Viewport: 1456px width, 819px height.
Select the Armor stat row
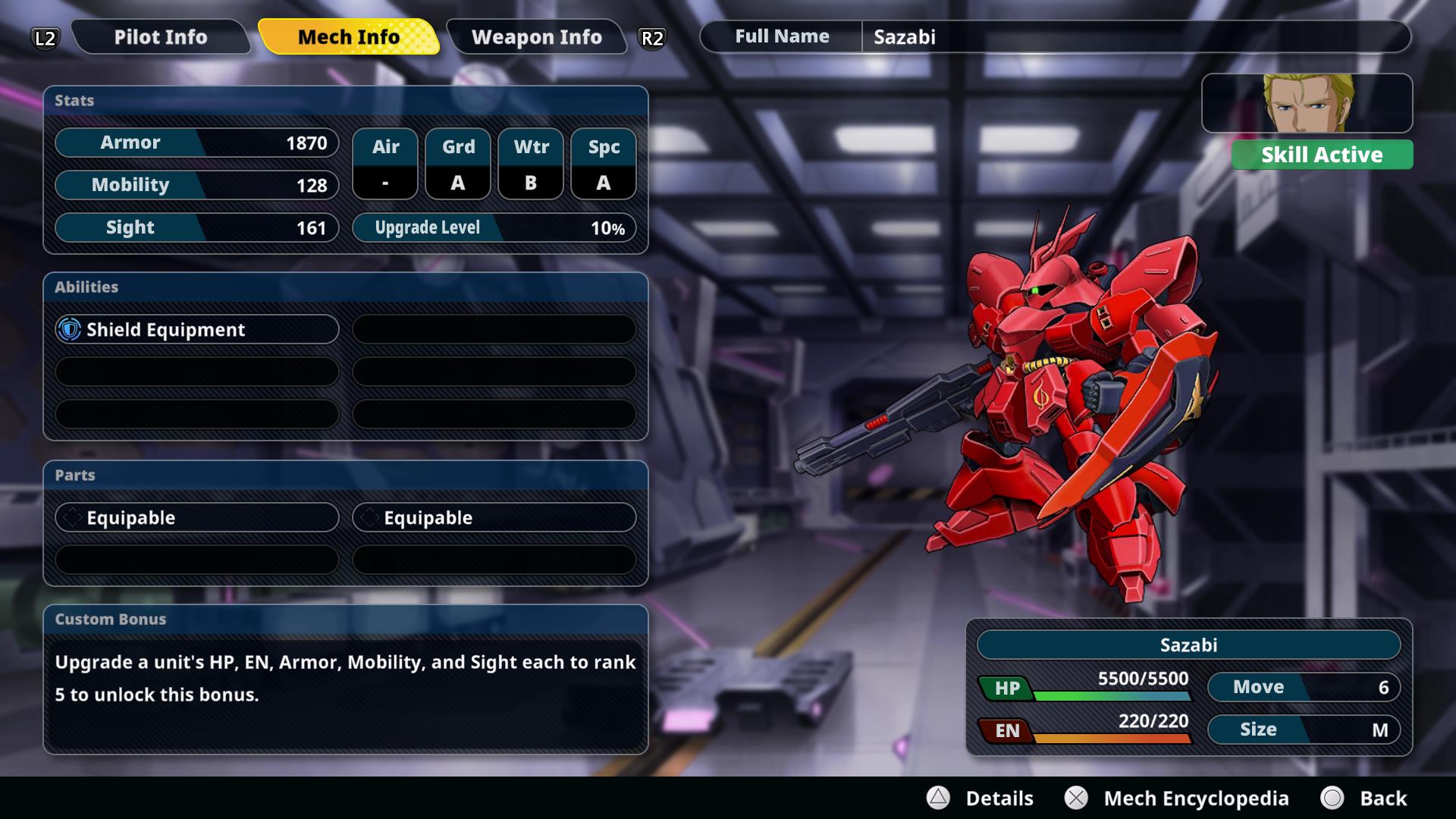tap(196, 143)
